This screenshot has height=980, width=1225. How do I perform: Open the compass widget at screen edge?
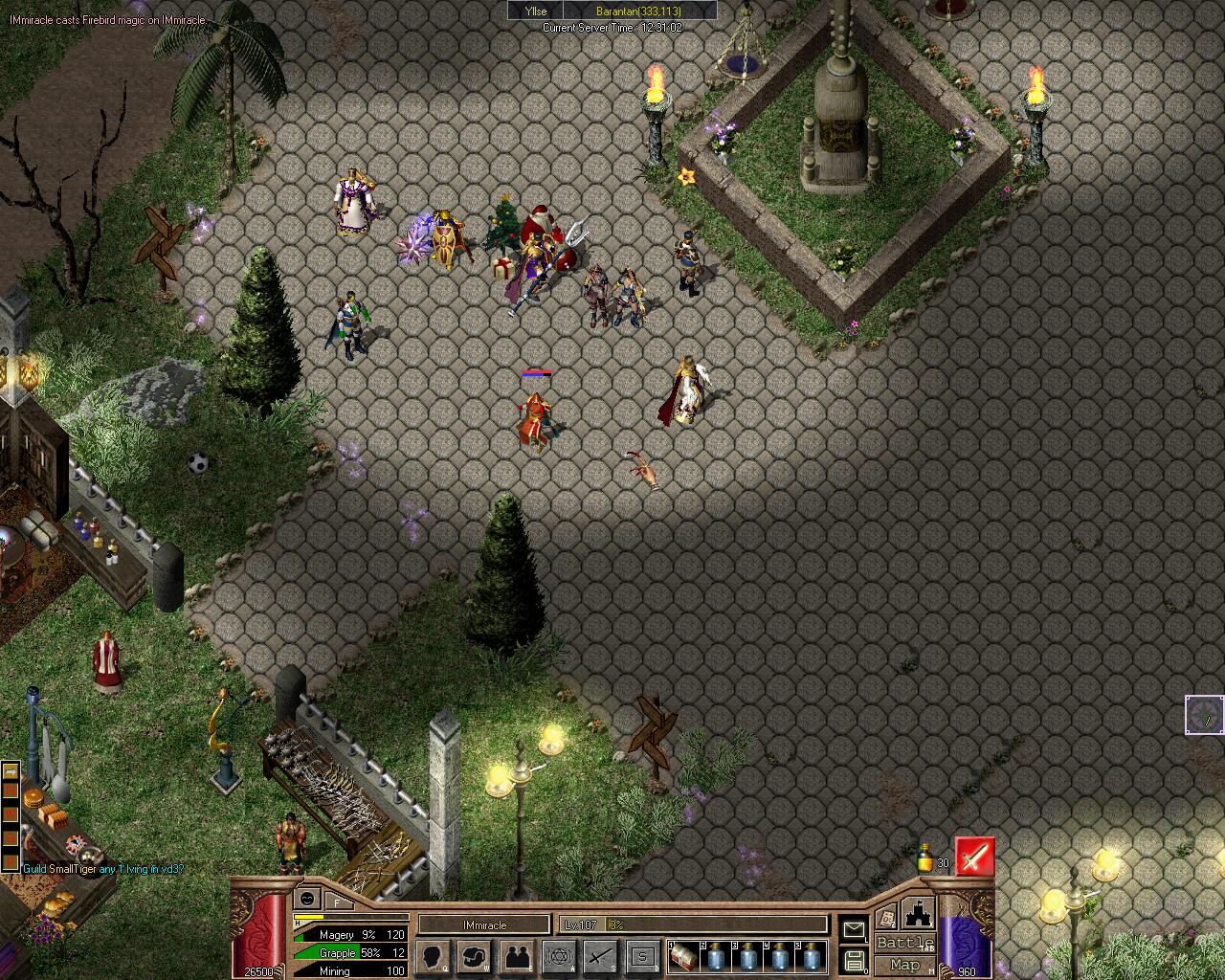click(1204, 715)
